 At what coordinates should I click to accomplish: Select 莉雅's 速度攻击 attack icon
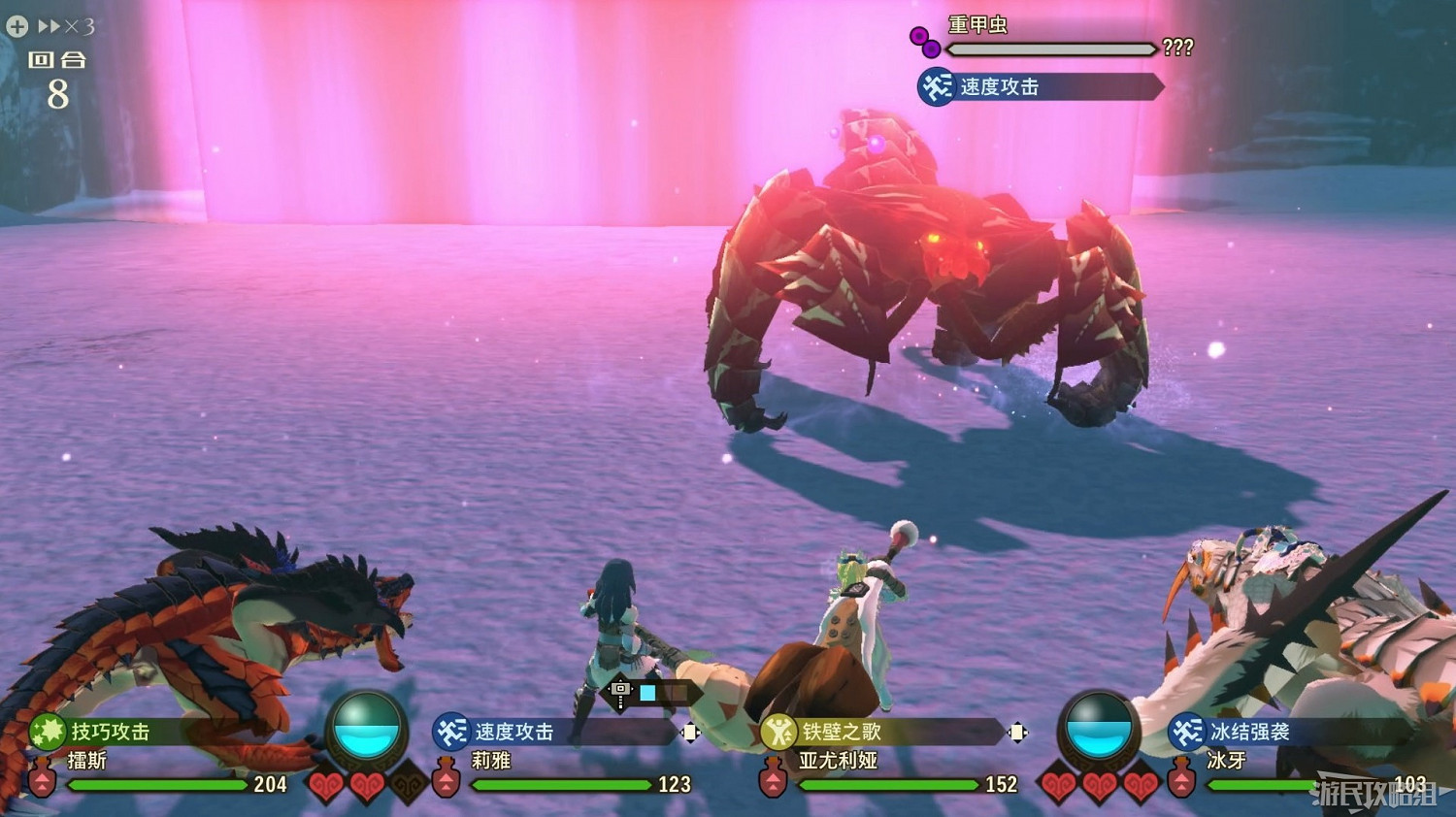(451, 734)
